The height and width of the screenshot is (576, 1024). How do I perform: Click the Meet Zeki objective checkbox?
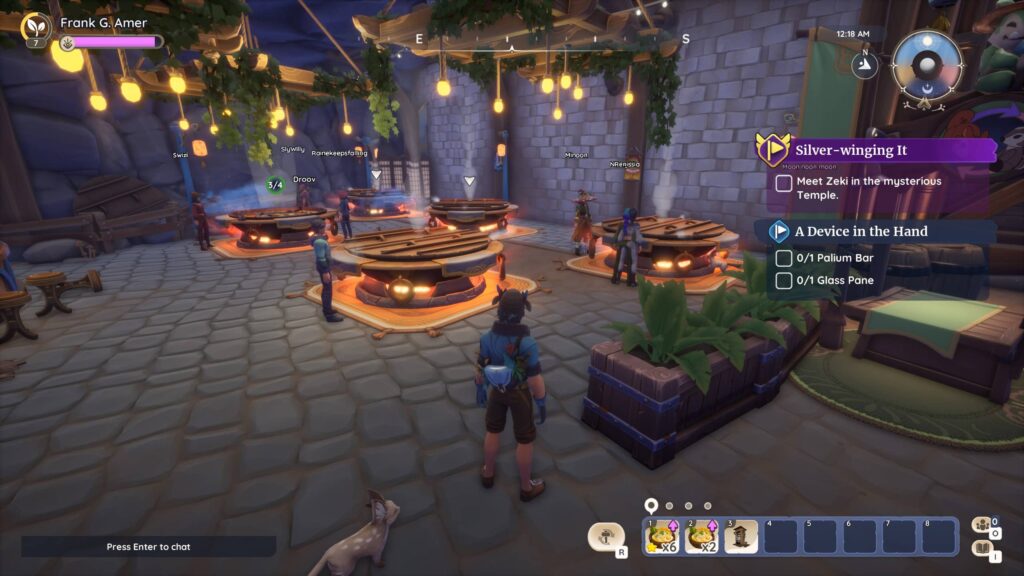(x=784, y=183)
